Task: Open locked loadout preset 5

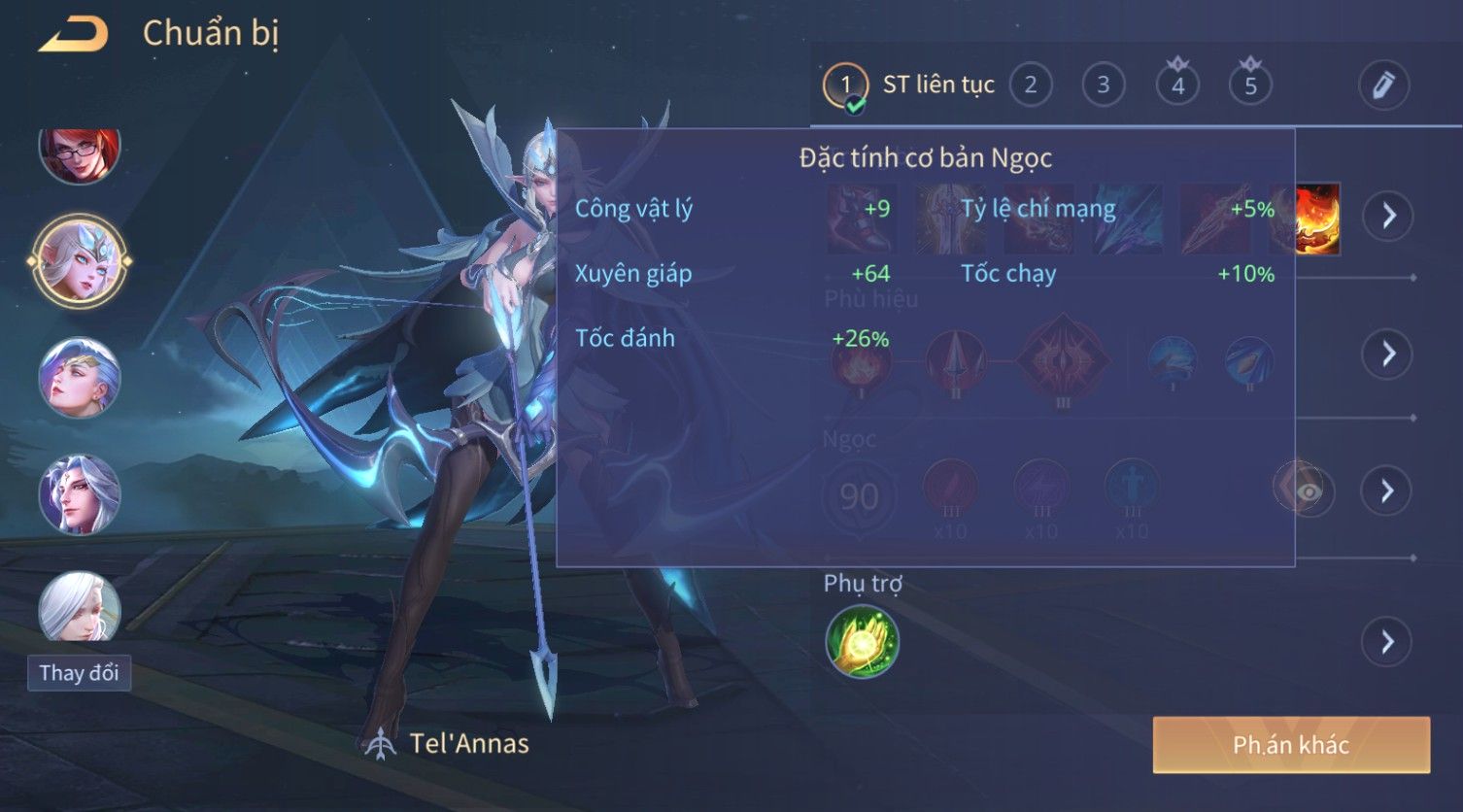Action: [x=1250, y=85]
